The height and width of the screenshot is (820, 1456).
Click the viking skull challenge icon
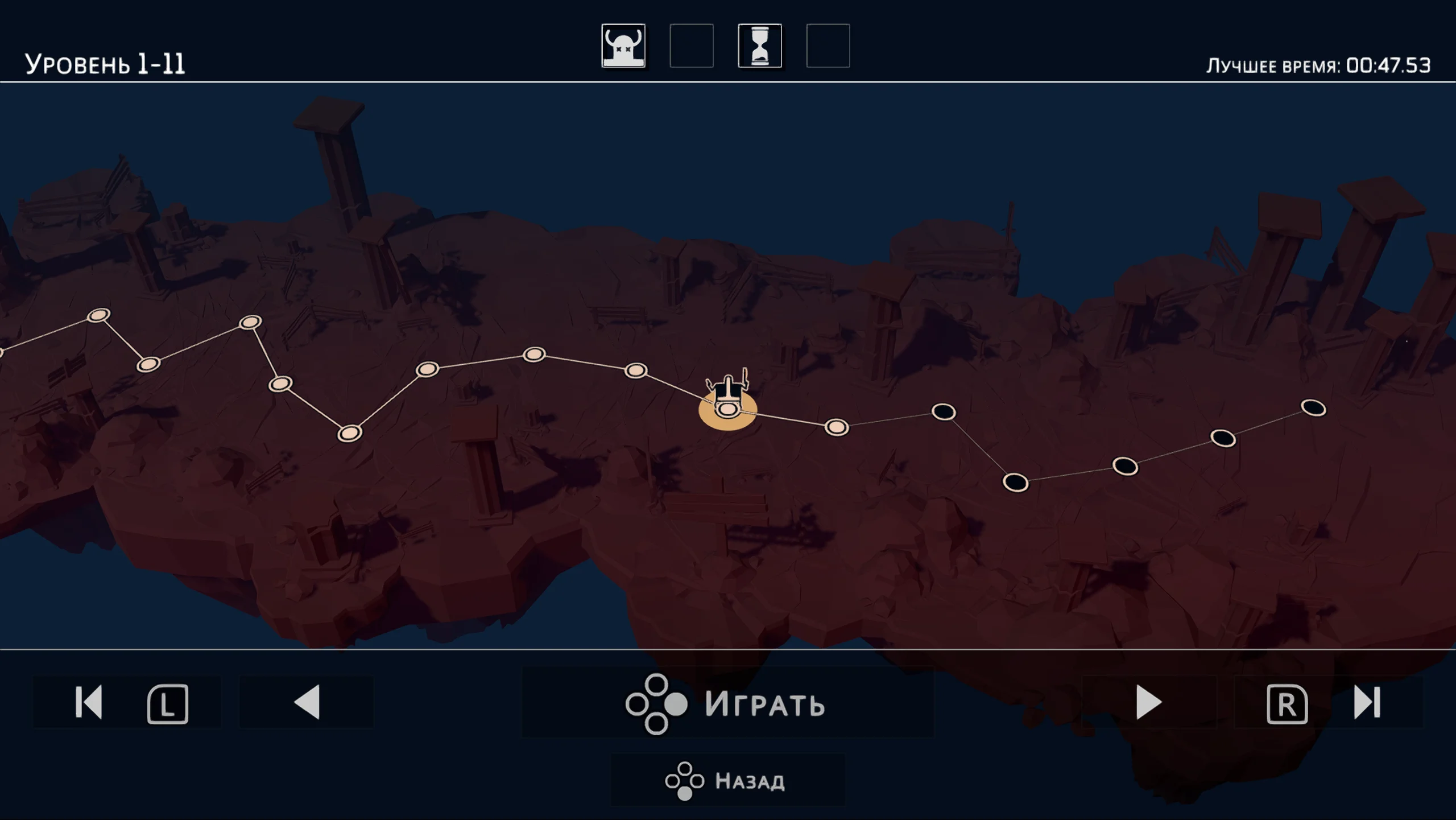pos(623,46)
